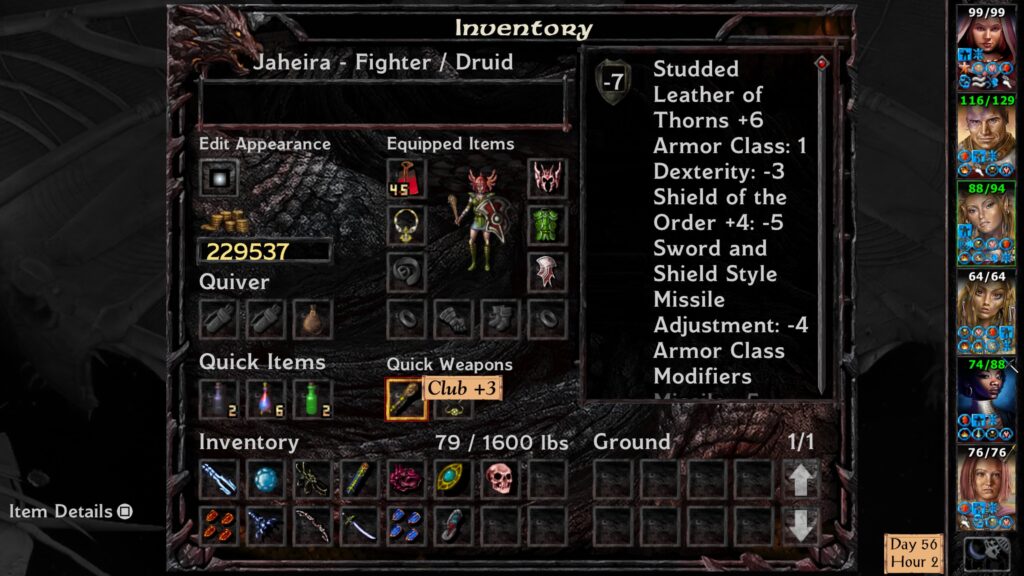The image size is (1024, 576).
Task: Choose the curved scimitar in inventory
Action: click(x=359, y=526)
